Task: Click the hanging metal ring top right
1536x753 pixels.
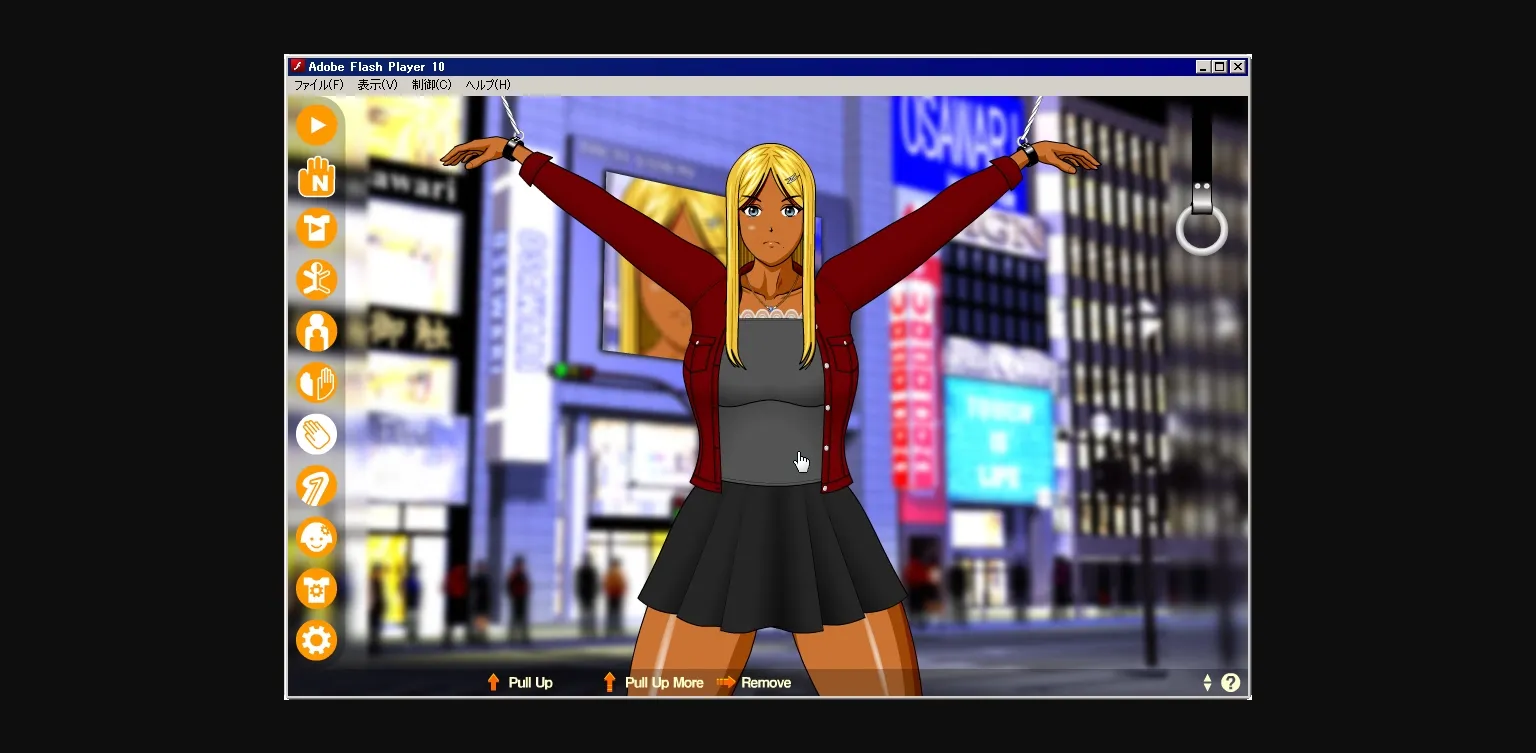Action: click(1201, 231)
